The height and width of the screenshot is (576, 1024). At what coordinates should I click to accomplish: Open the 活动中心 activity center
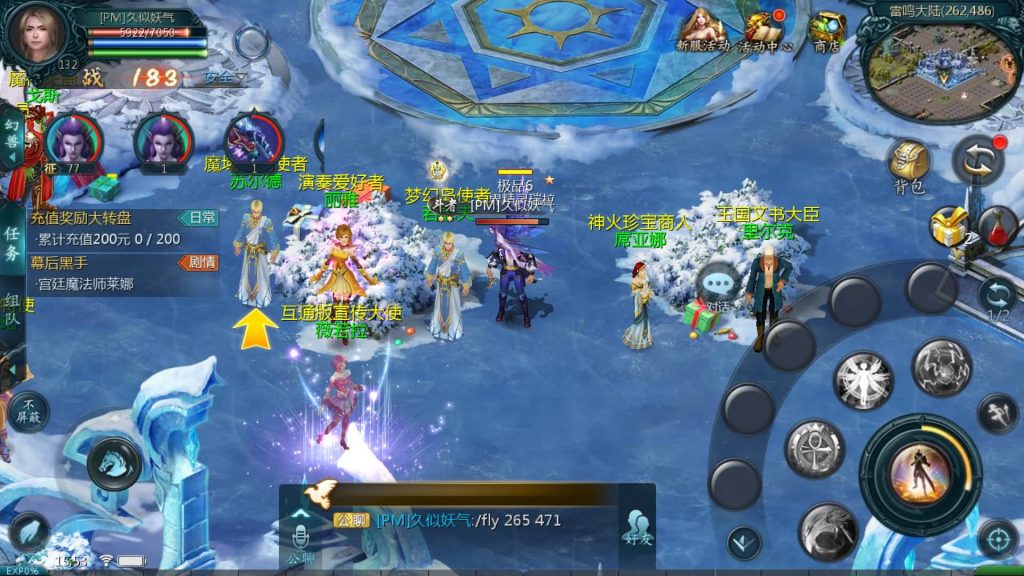coord(765,31)
